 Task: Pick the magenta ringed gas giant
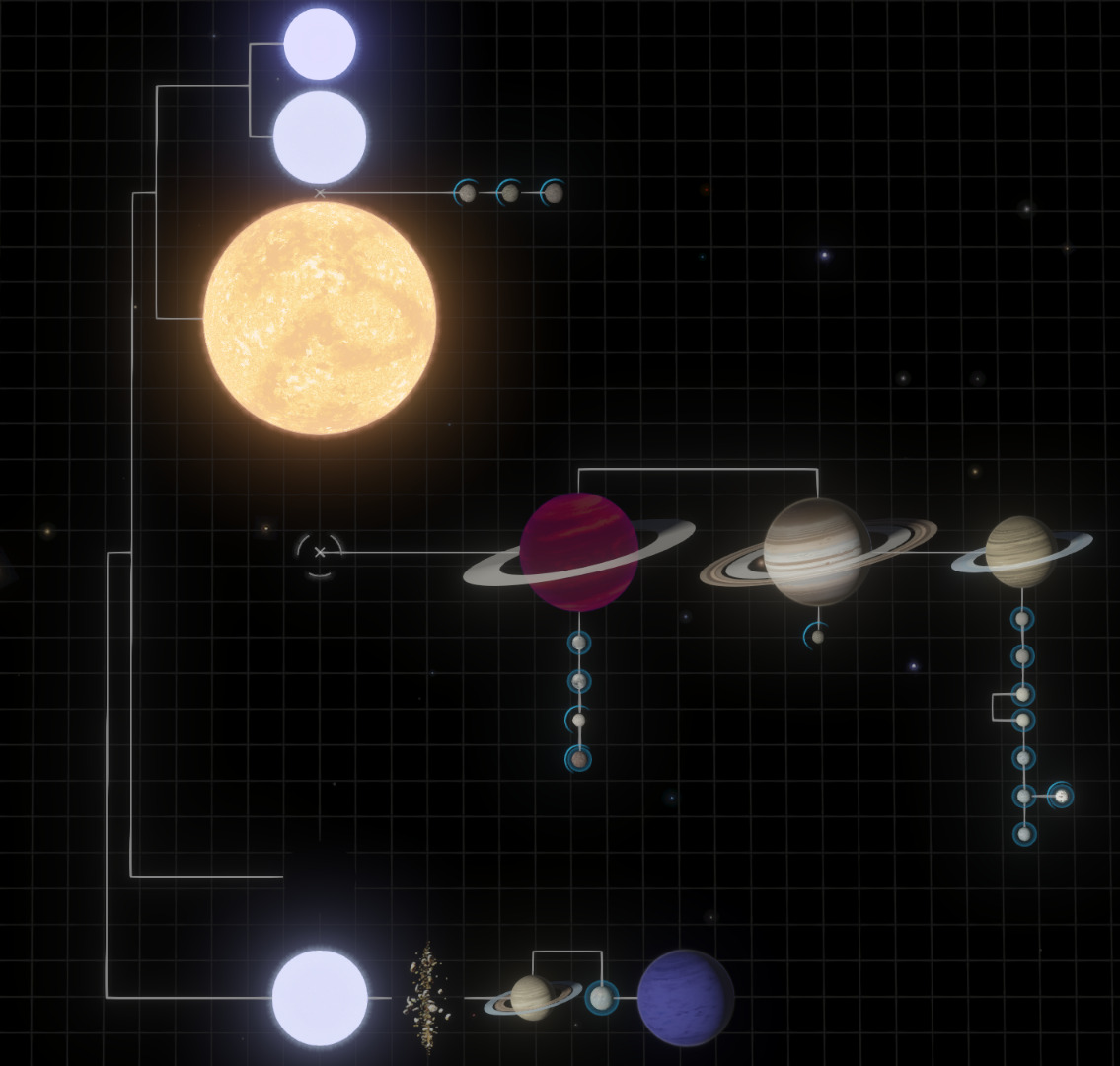click(579, 553)
